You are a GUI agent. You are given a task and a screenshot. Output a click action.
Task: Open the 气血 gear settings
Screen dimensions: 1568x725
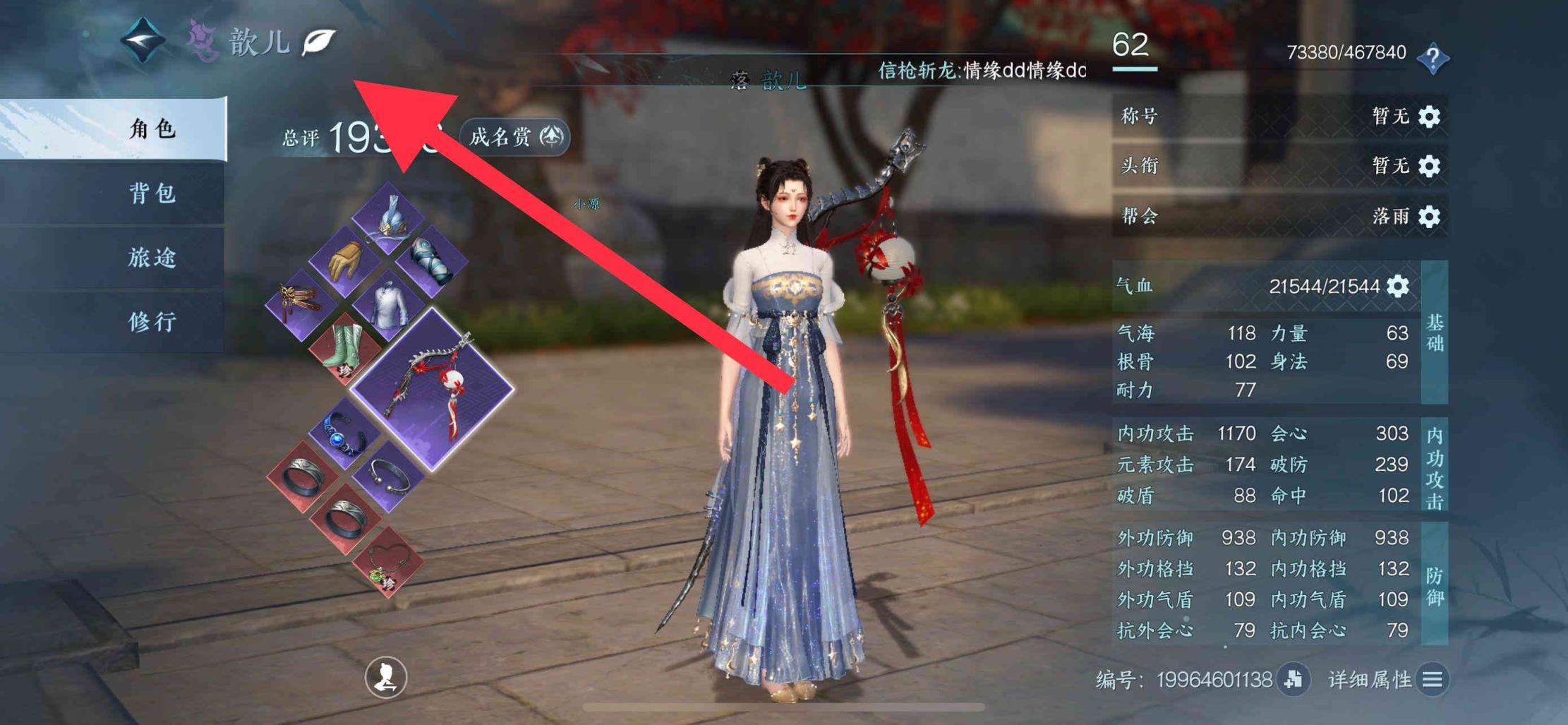pyautogui.click(x=1398, y=286)
